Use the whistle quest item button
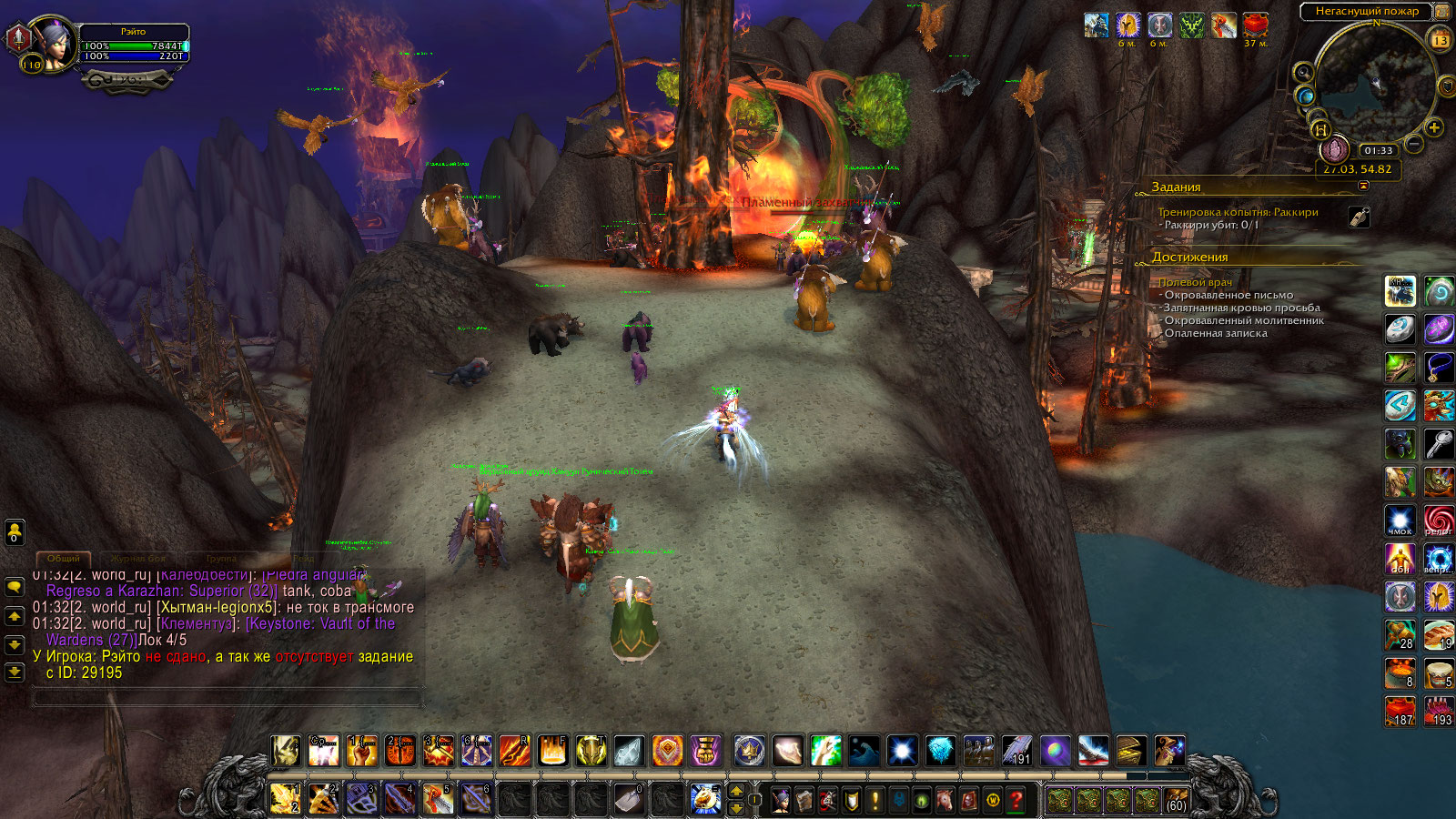Viewport: 1456px width, 819px height. [1359, 217]
